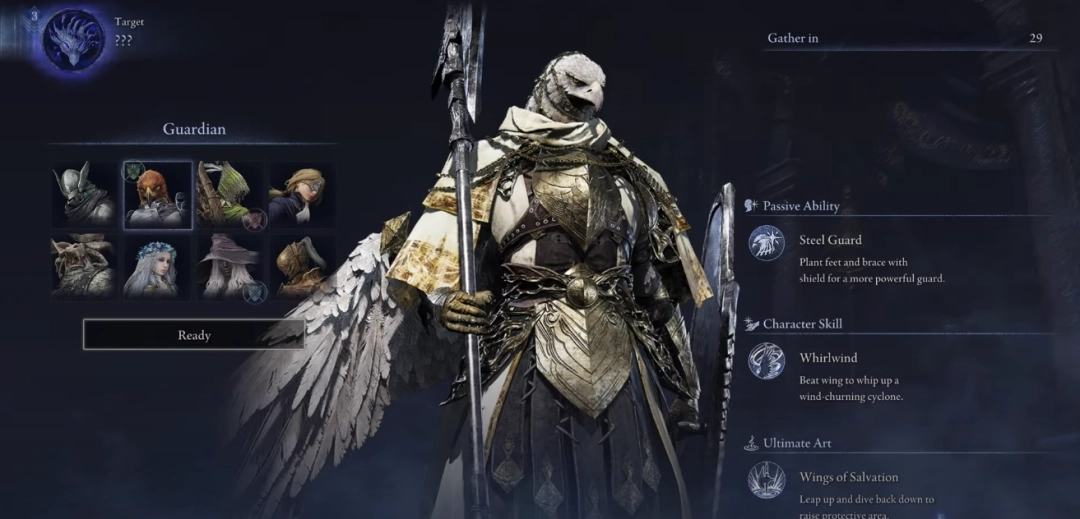Pick the purple witch-hat character

230,267
